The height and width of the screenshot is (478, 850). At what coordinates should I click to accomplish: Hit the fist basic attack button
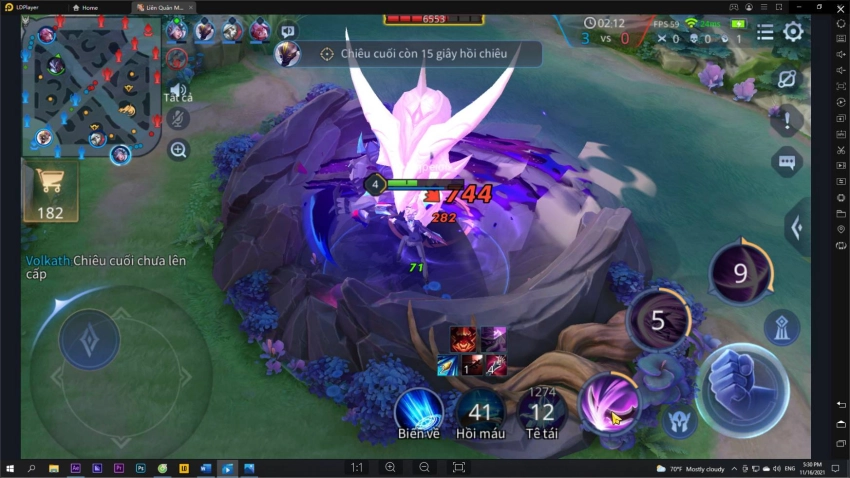point(742,389)
